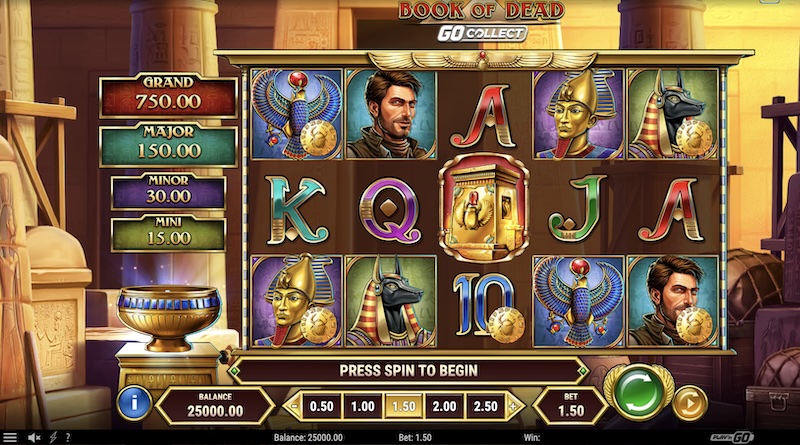Open help via the question mark icon

67,437
